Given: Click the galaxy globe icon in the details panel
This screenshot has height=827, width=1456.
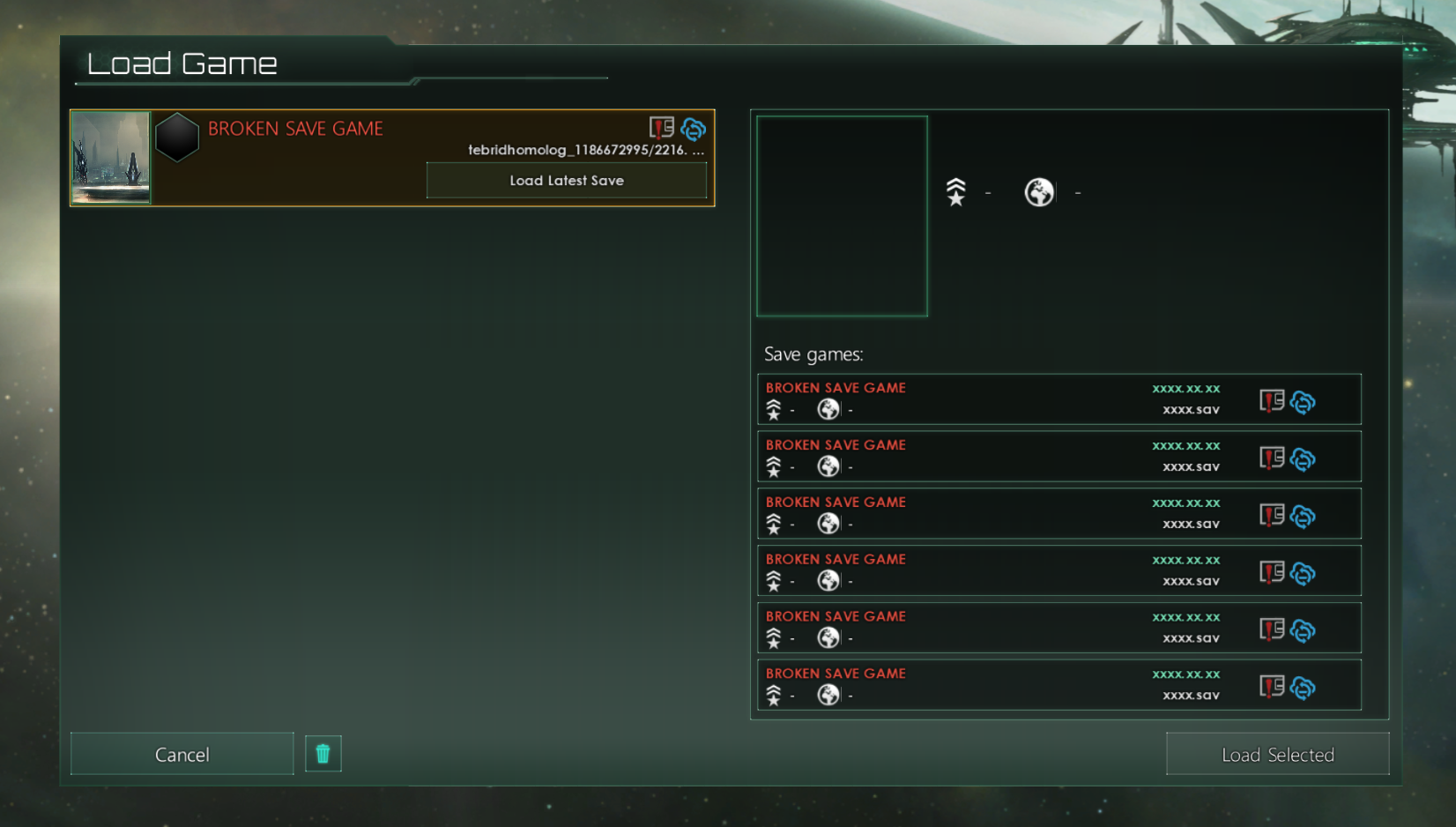Looking at the screenshot, I should click(x=1039, y=191).
